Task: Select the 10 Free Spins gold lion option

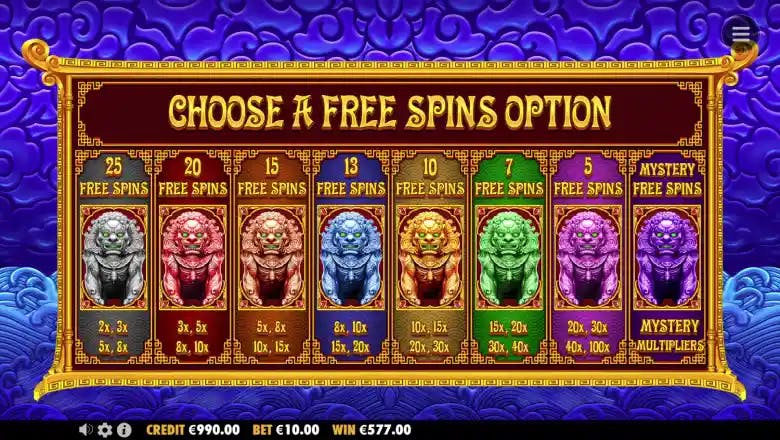Action: pos(429,258)
